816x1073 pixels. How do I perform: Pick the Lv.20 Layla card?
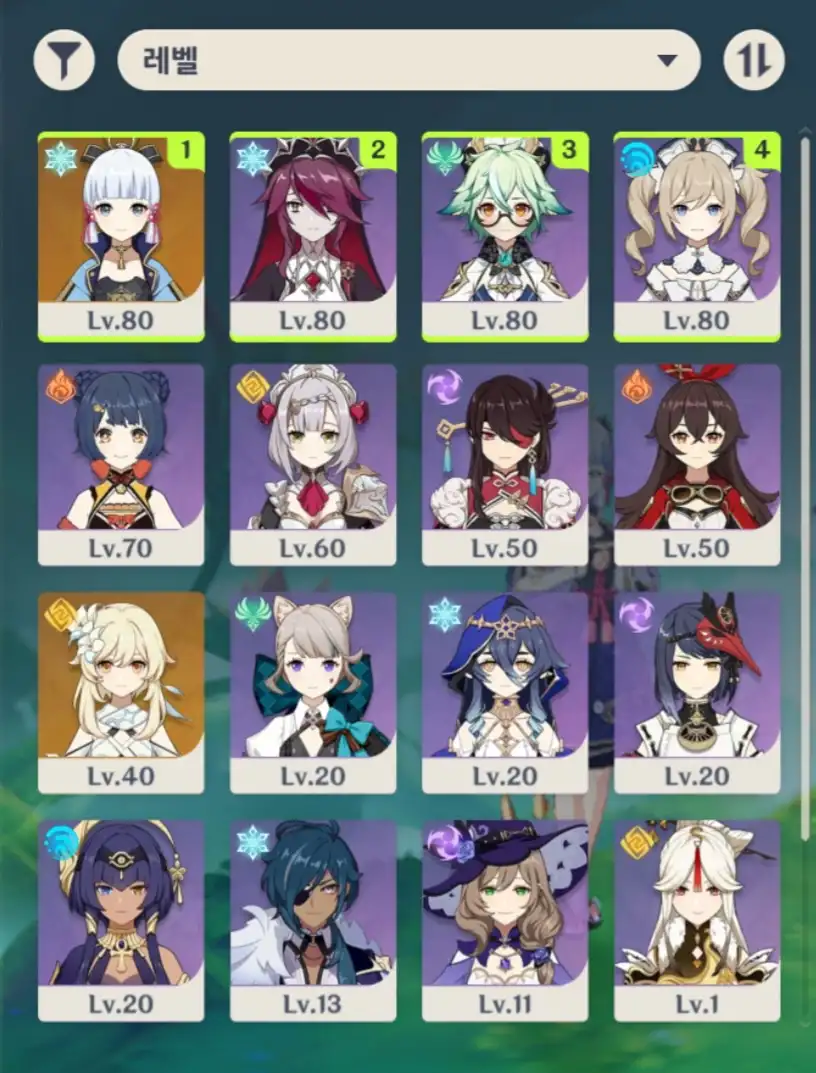(x=505, y=691)
